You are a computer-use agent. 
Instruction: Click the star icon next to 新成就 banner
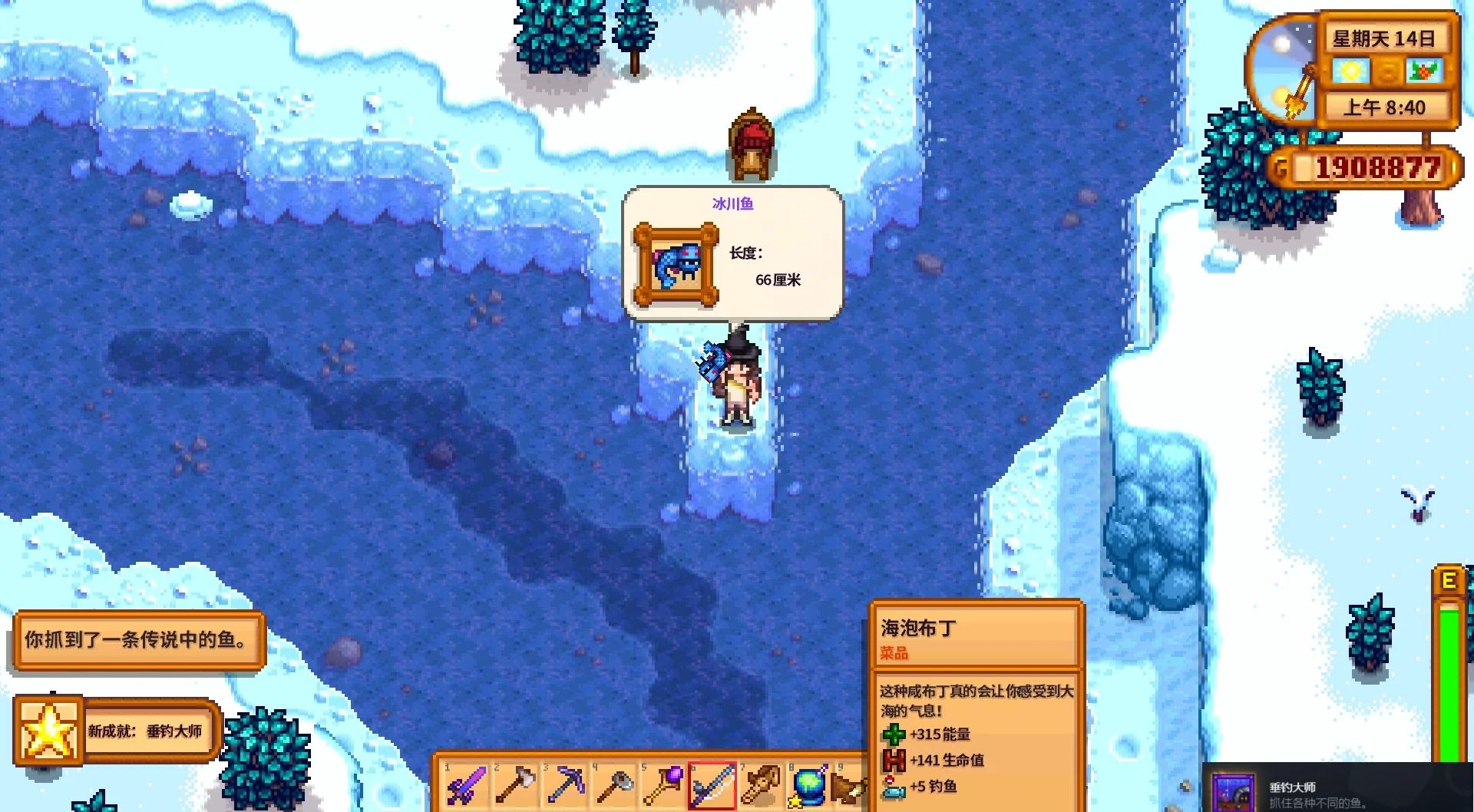(51, 729)
